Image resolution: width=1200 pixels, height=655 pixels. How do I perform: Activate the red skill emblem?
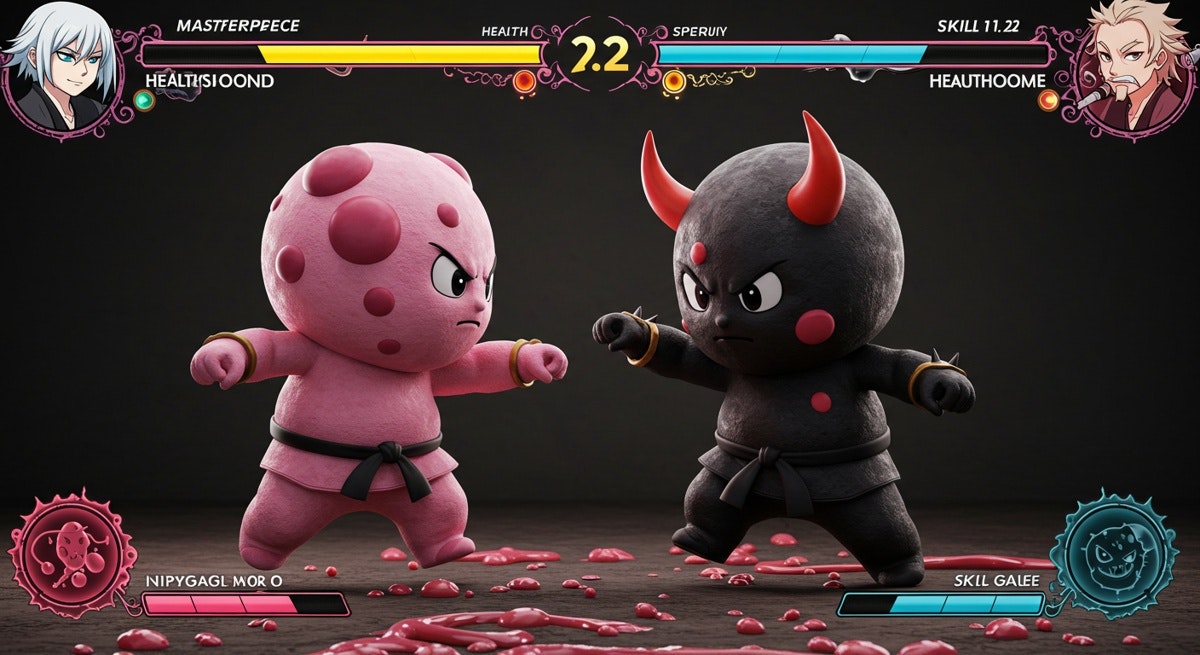72,553
